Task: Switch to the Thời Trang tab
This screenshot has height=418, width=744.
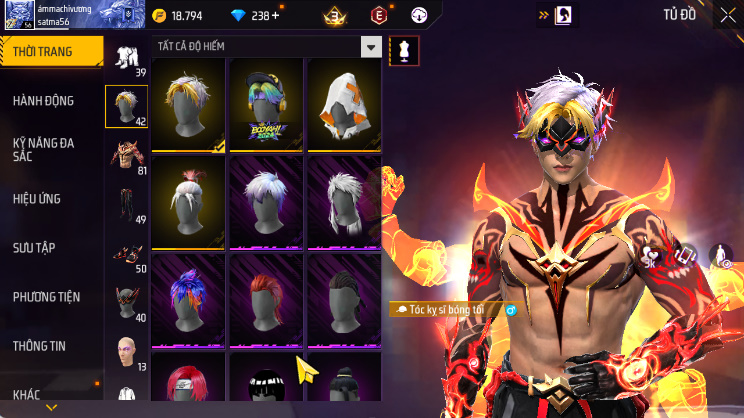Action: tap(50, 51)
